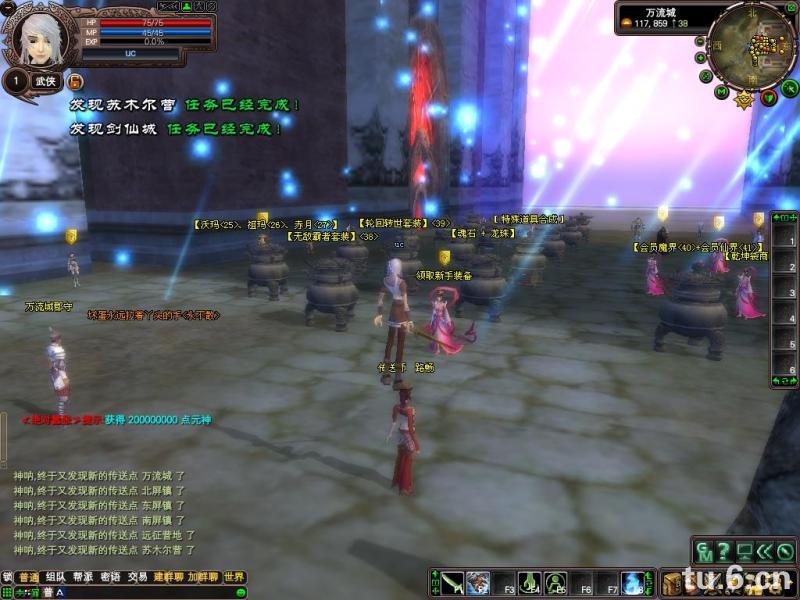This screenshot has height=600, width=800.
Task: Select the 帮派 guild chat tab
Action: [x=83, y=577]
